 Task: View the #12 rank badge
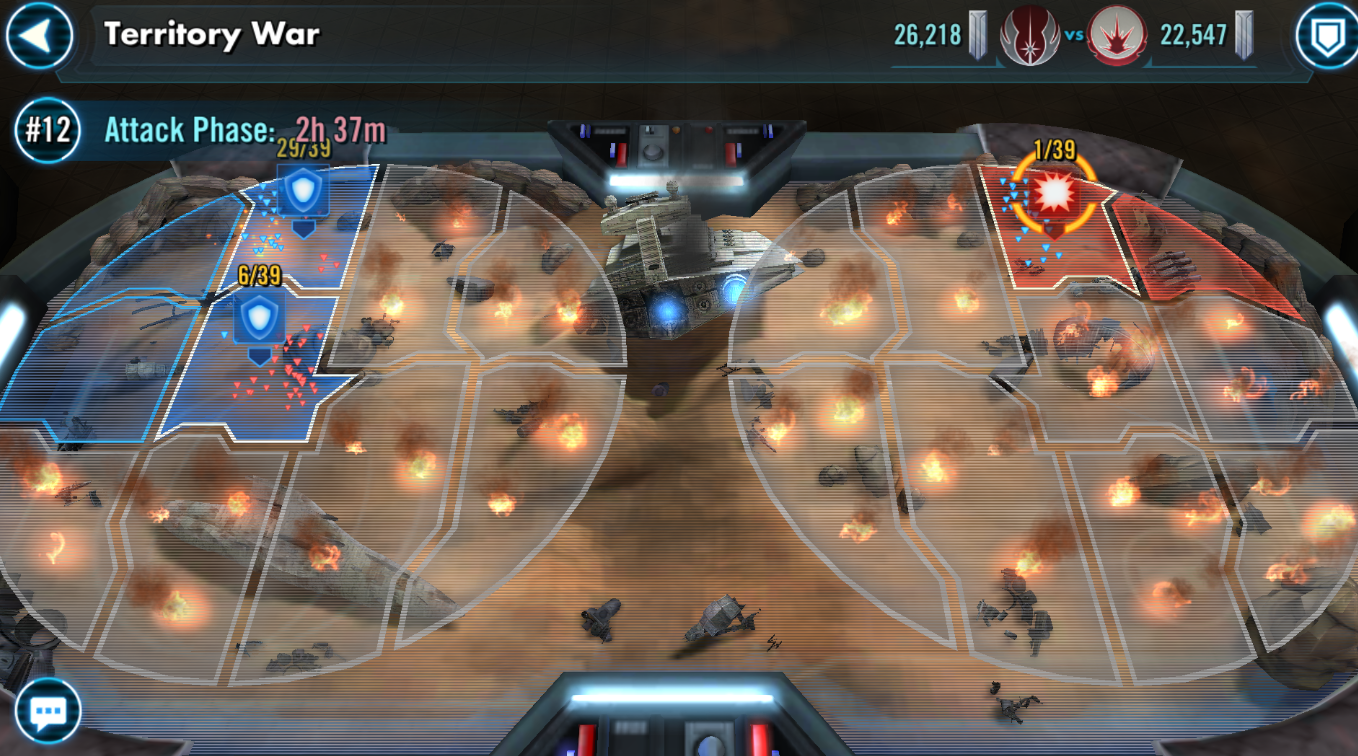pyautogui.click(x=48, y=130)
